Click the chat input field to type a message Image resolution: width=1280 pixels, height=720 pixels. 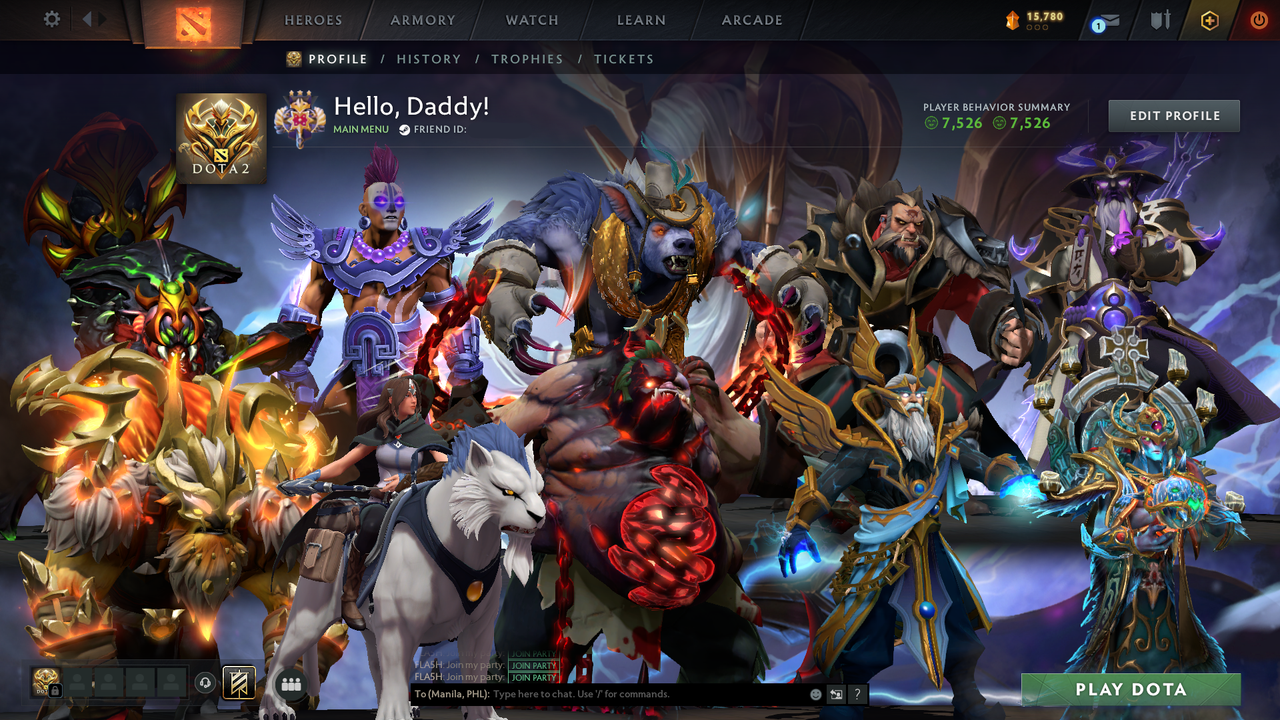(600, 693)
